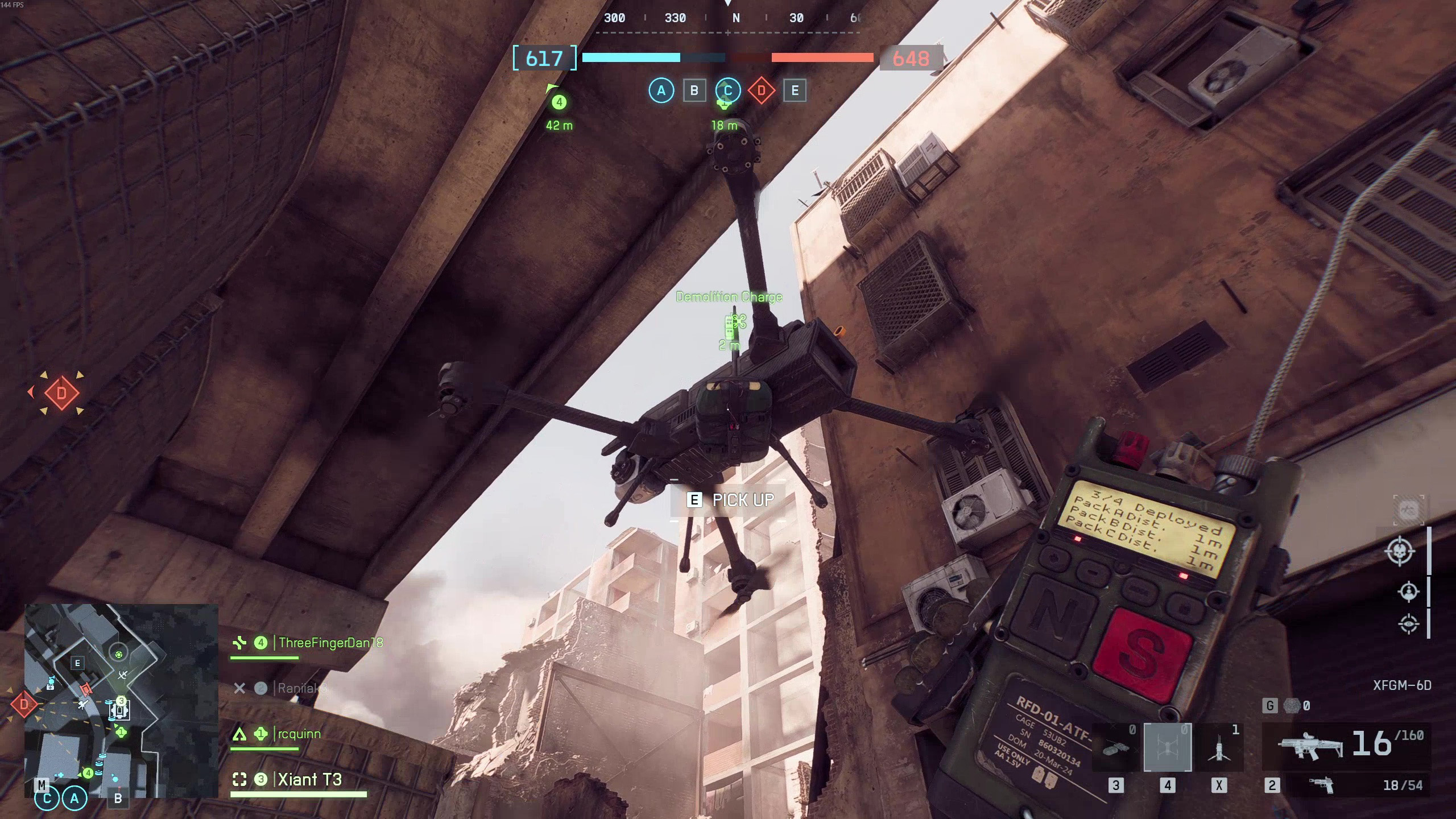1456x819 pixels.
Task: Select the grenade icon
Action: coord(1292,706)
